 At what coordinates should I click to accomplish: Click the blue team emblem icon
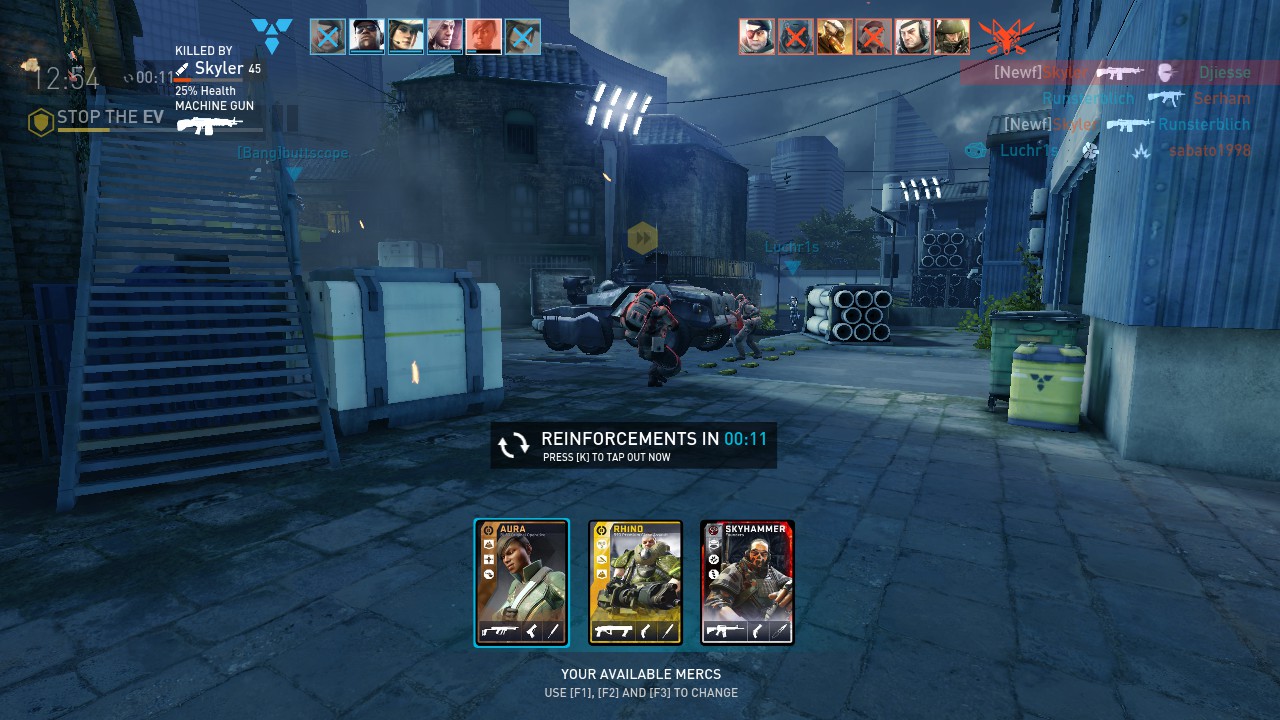tap(272, 35)
